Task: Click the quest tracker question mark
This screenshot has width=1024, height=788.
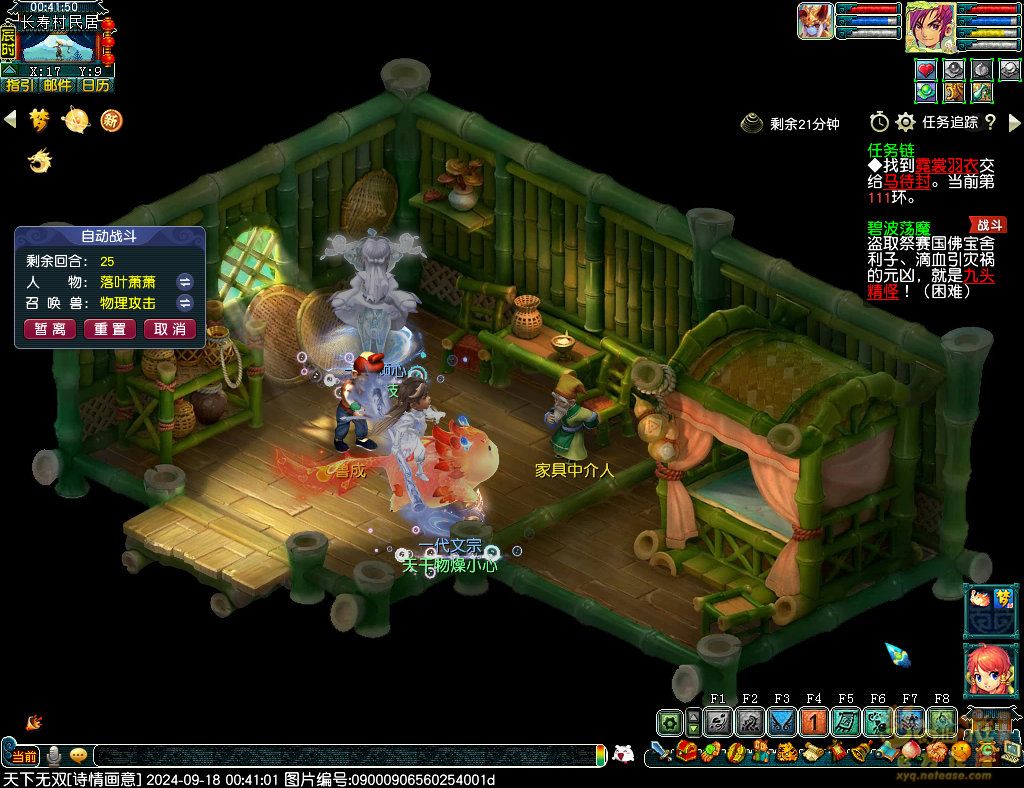Action: click(x=990, y=122)
